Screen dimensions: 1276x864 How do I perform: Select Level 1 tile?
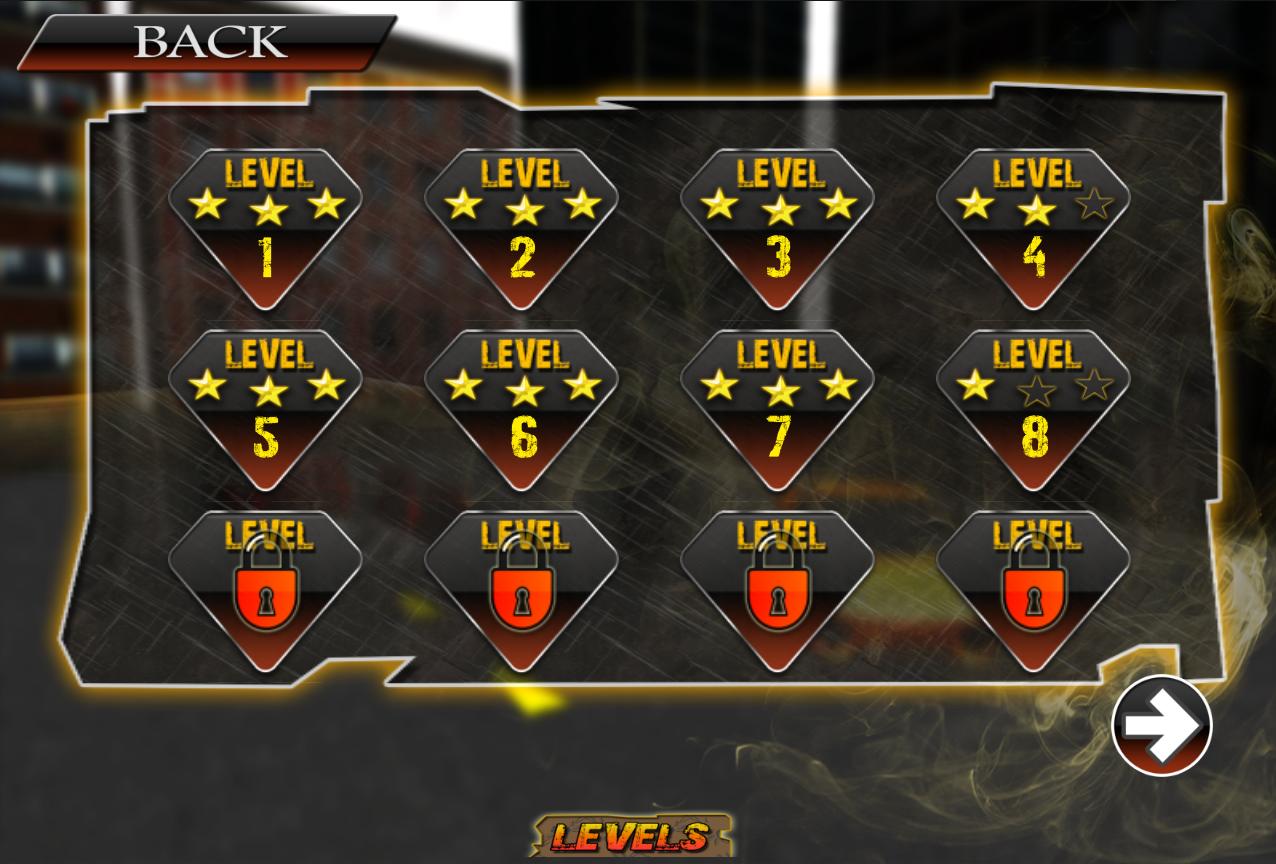pyautogui.click(x=265, y=226)
